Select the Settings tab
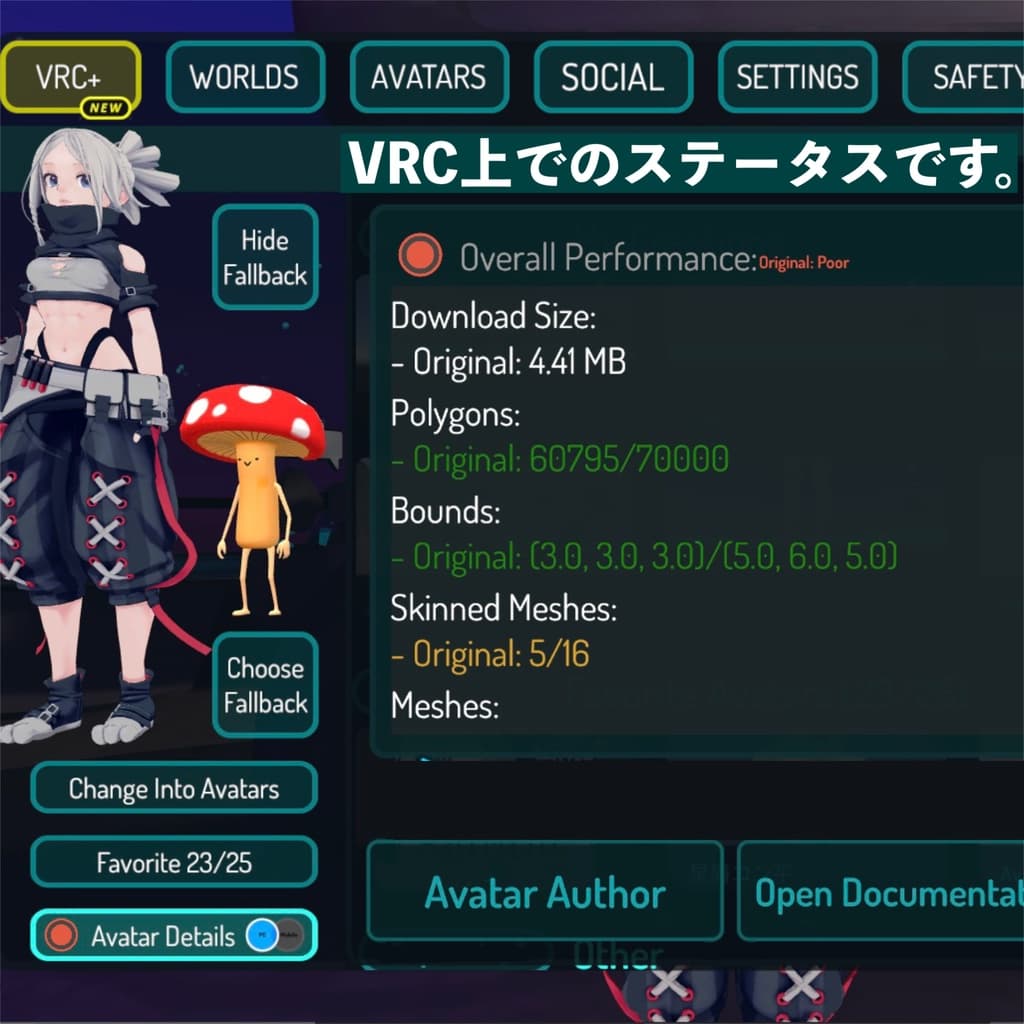The image size is (1024, 1024). coord(797,77)
